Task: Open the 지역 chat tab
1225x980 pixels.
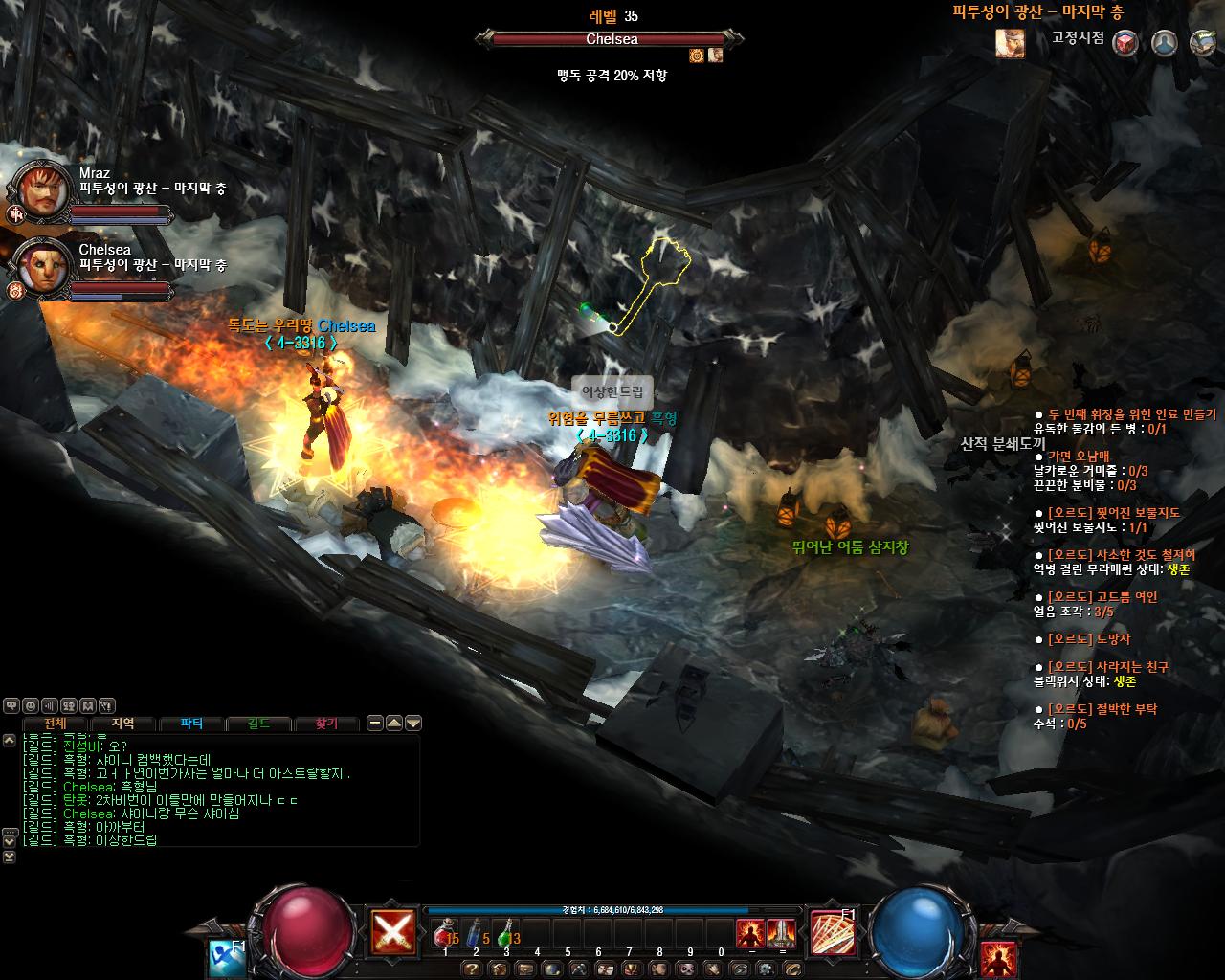Action: pyautogui.click(x=123, y=724)
